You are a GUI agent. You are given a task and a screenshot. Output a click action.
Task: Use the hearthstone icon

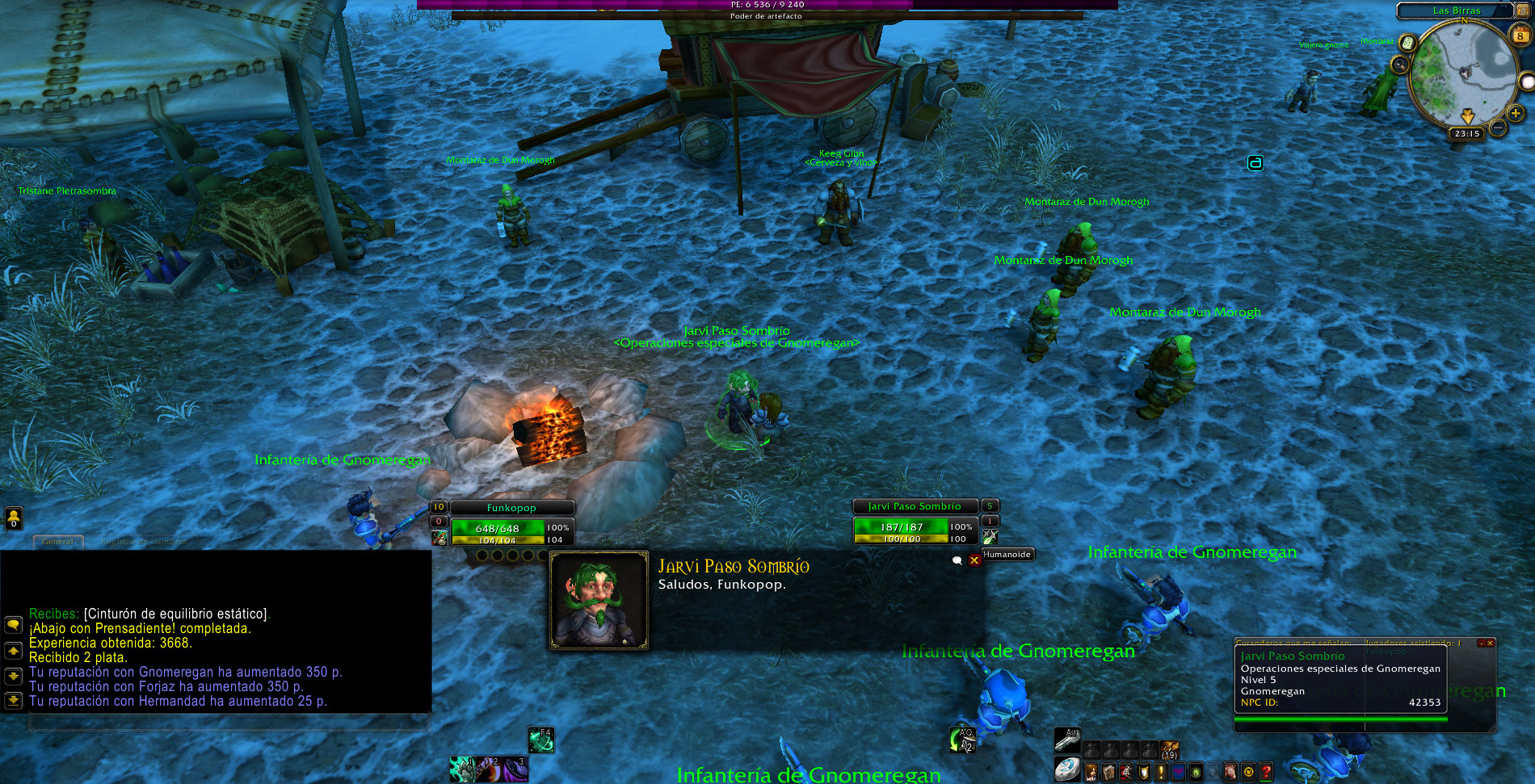pyautogui.click(x=1067, y=769)
